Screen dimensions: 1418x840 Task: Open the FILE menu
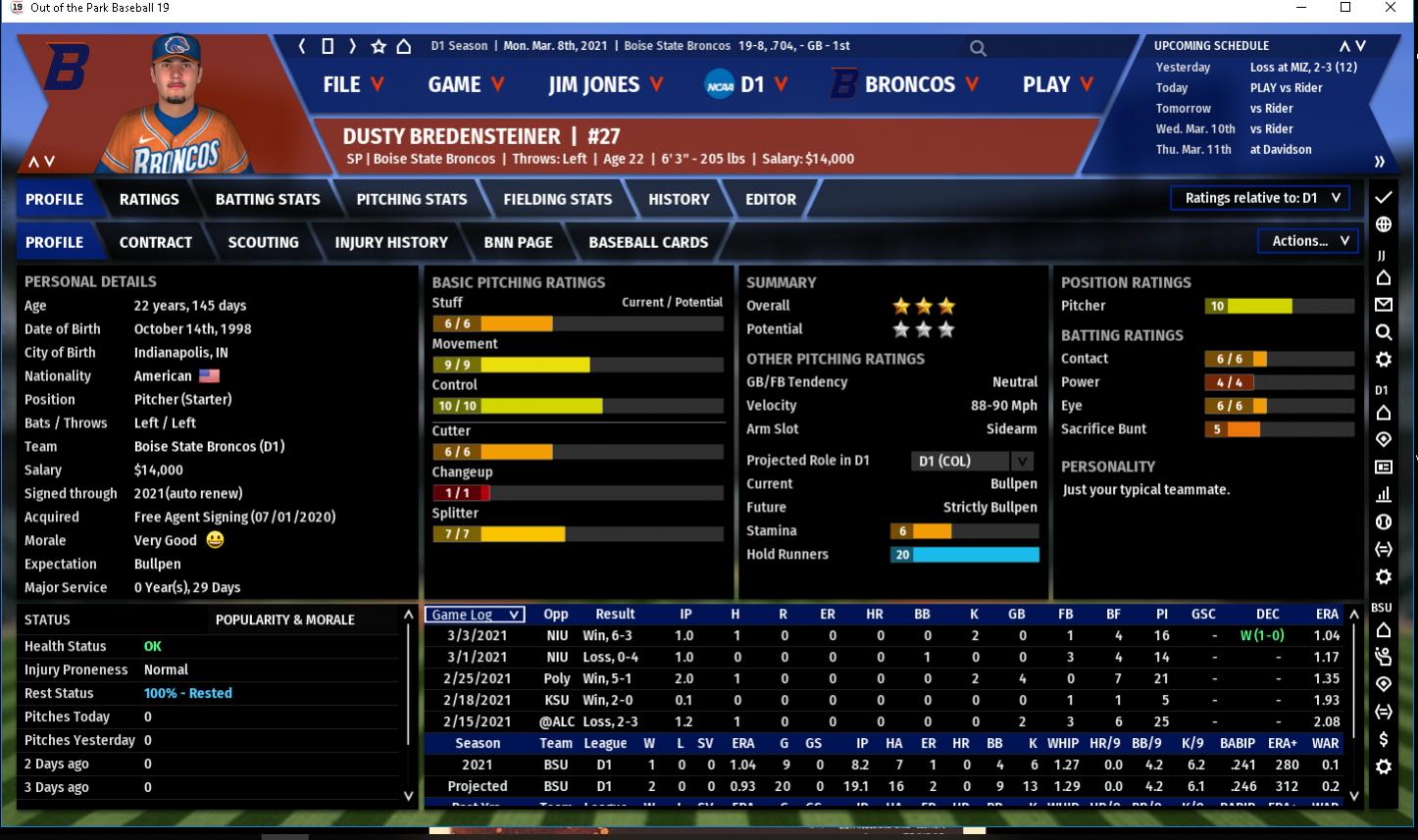pos(352,85)
